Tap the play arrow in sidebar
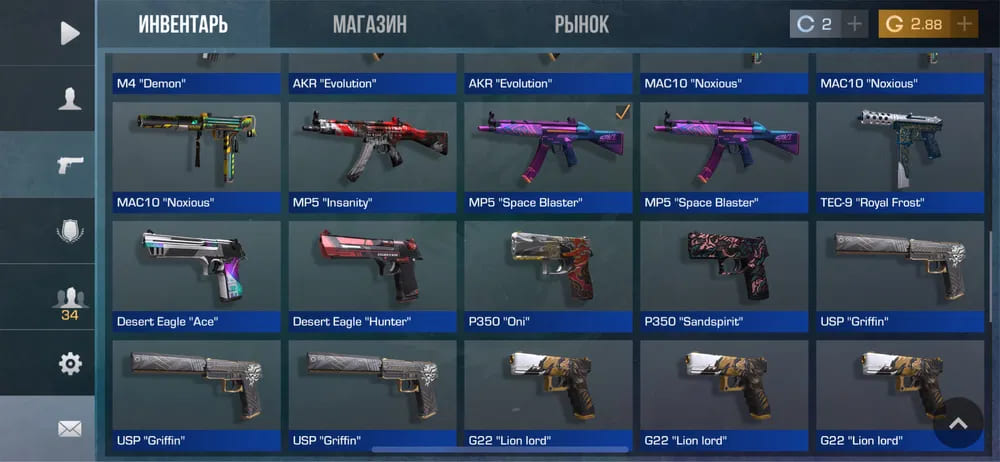 tap(69, 33)
